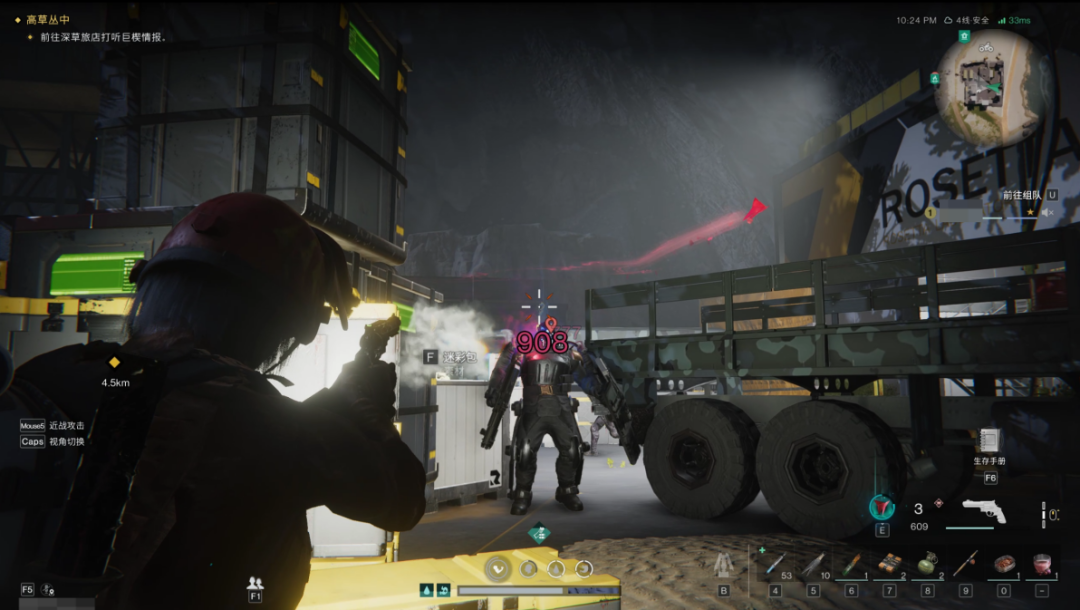Select the green frag grenade slot
The image size is (1080, 610).
pyautogui.click(x=927, y=565)
